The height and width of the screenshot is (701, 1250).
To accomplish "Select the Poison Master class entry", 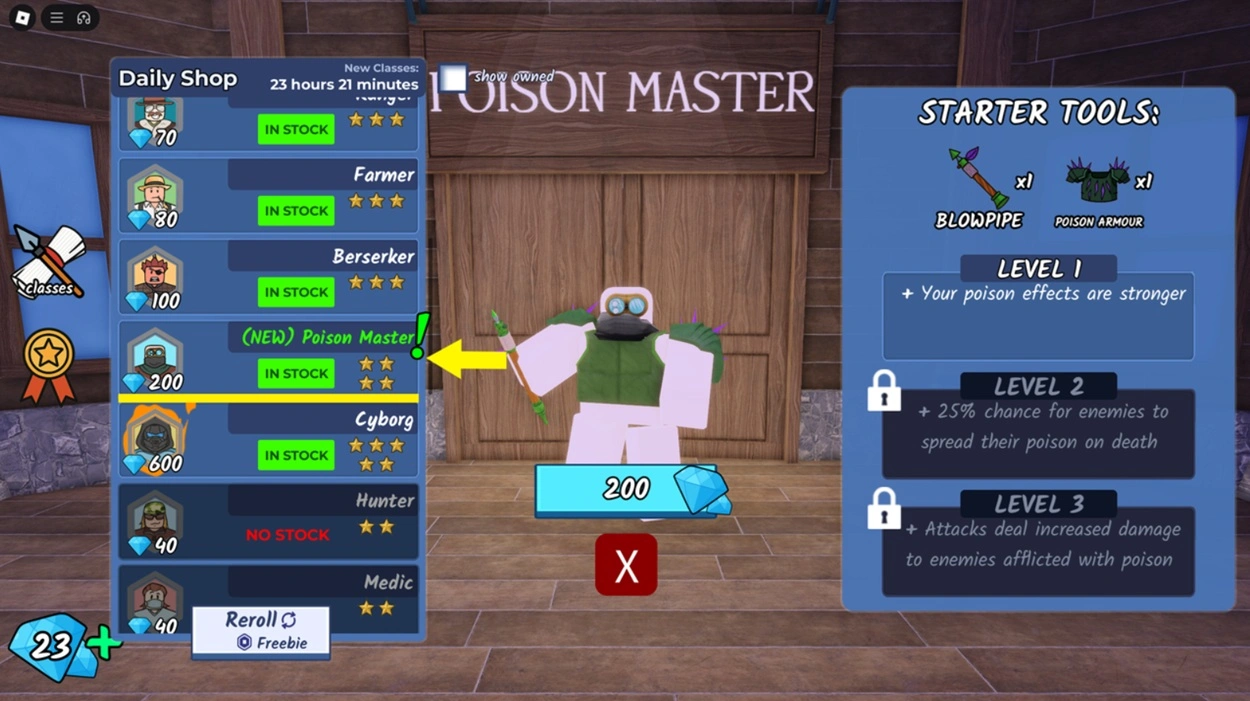I will point(268,358).
